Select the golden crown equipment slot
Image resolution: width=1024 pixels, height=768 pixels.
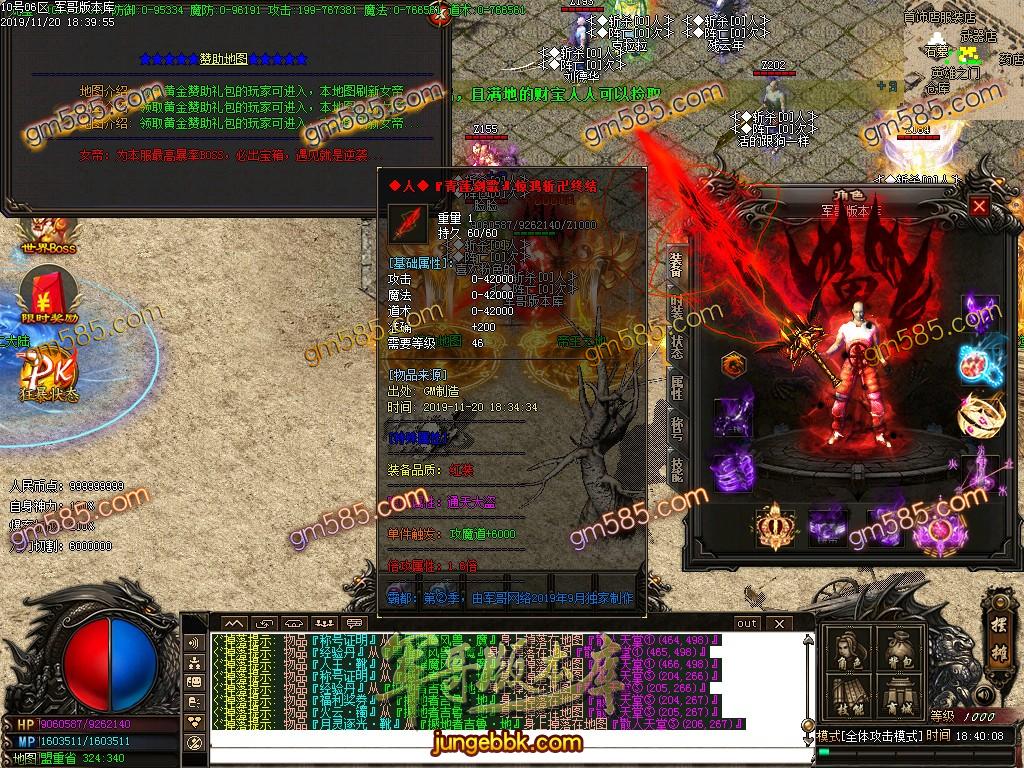pyautogui.click(x=773, y=527)
